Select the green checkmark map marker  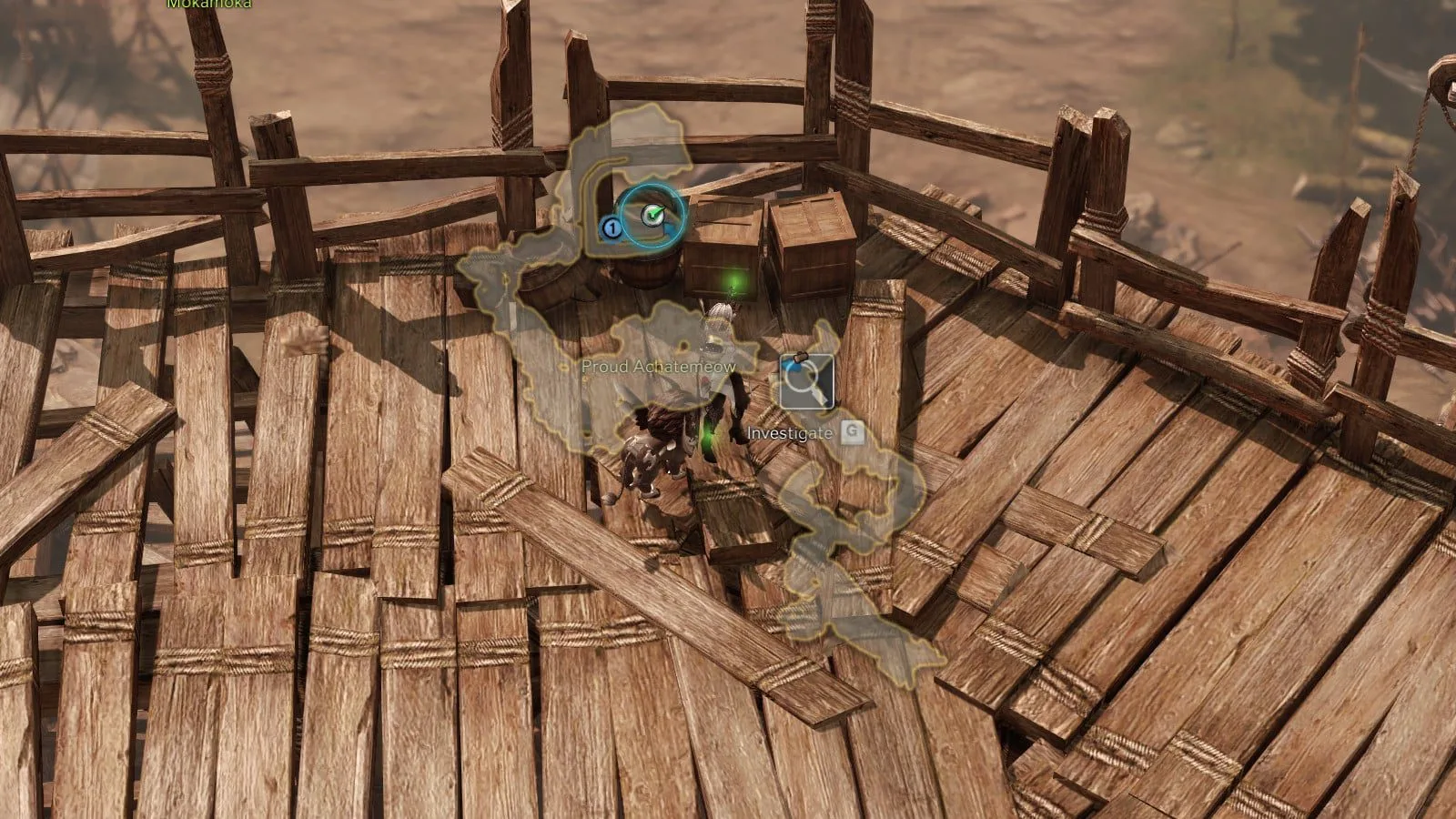click(x=652, y=216)
